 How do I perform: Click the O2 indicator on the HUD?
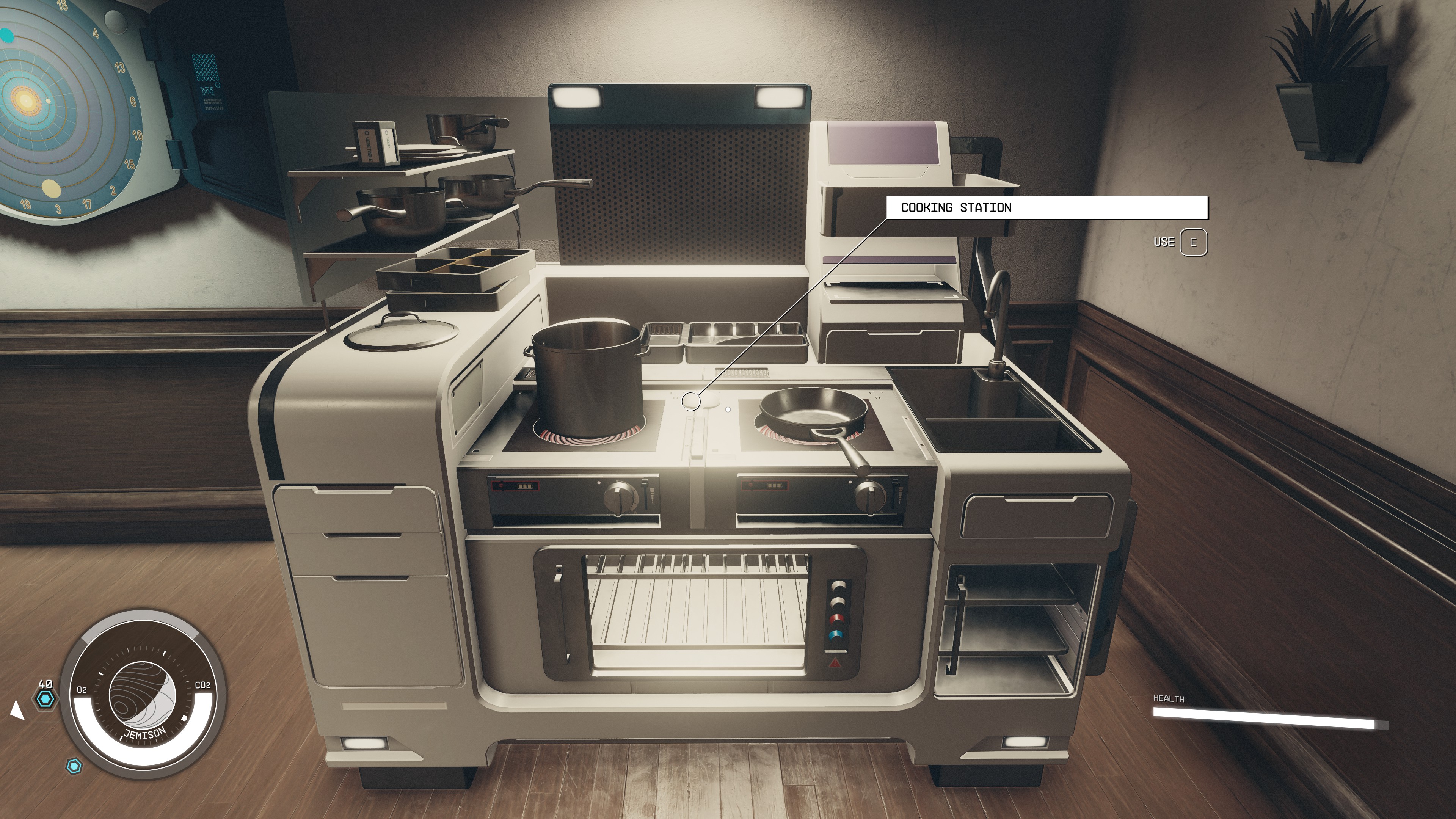point(82,690)
